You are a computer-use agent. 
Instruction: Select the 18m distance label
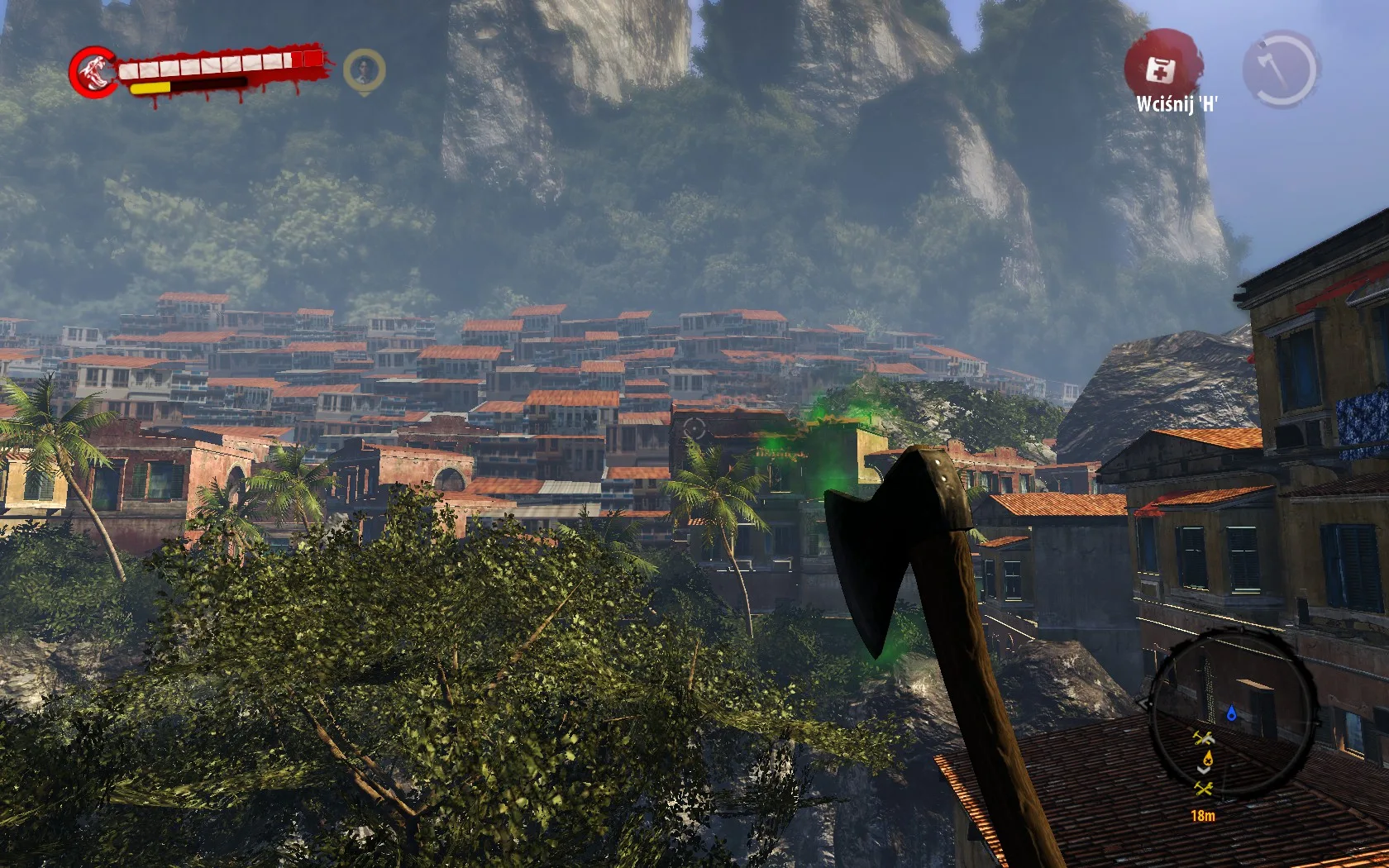[1204, 815]
